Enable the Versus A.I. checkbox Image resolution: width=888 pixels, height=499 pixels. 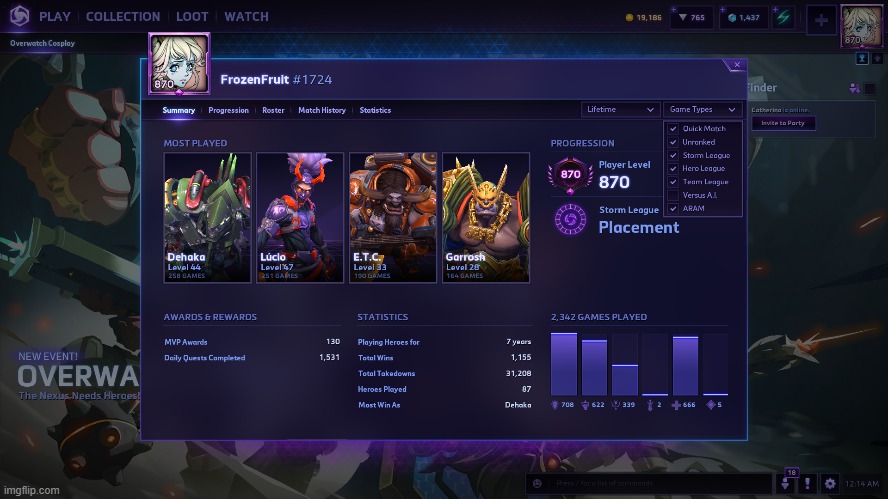tap(673, 195)
